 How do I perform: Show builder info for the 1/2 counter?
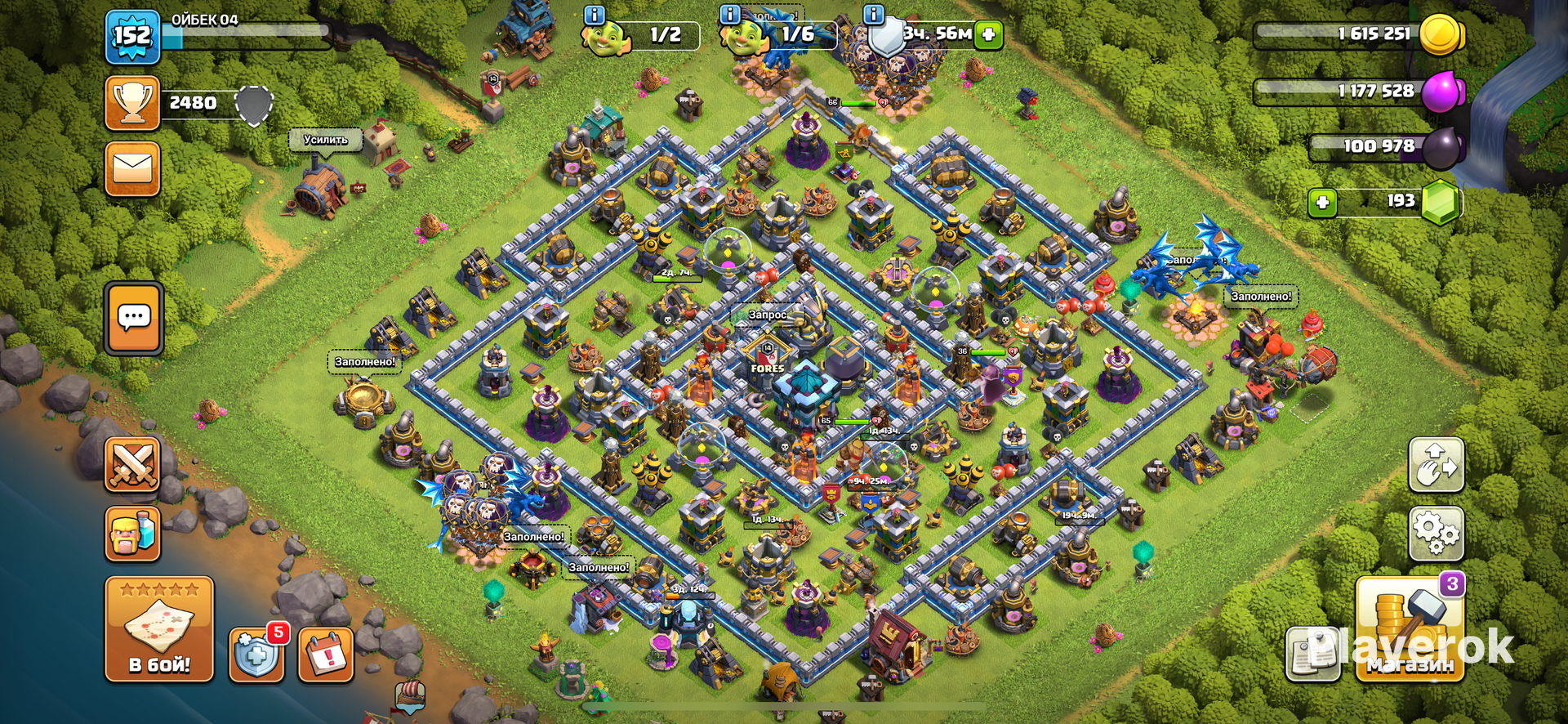pos(595,15)
